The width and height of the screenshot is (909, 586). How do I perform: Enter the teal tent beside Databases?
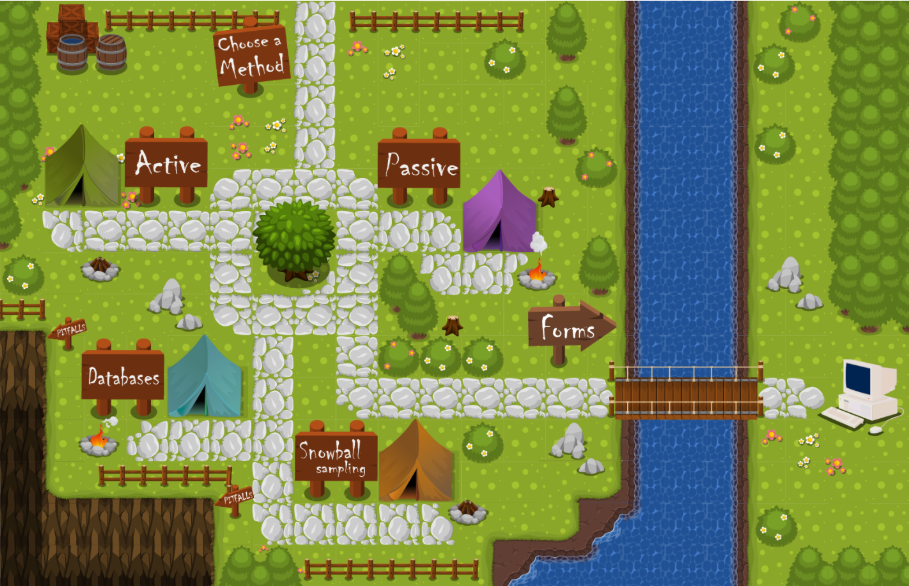pos(205,376)
